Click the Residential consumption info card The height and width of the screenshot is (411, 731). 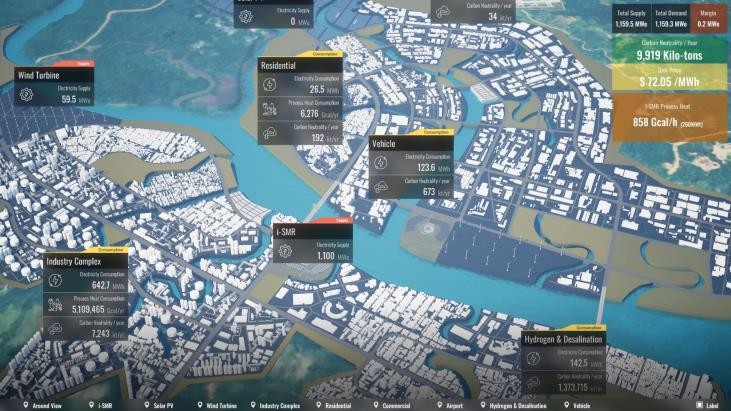pos(300,98)
